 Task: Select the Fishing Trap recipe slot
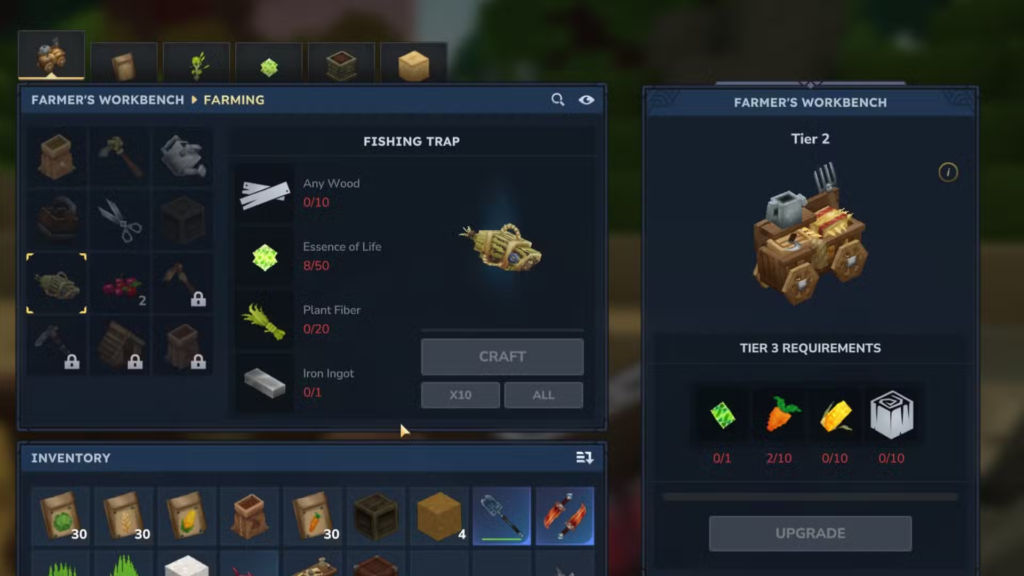57,284
